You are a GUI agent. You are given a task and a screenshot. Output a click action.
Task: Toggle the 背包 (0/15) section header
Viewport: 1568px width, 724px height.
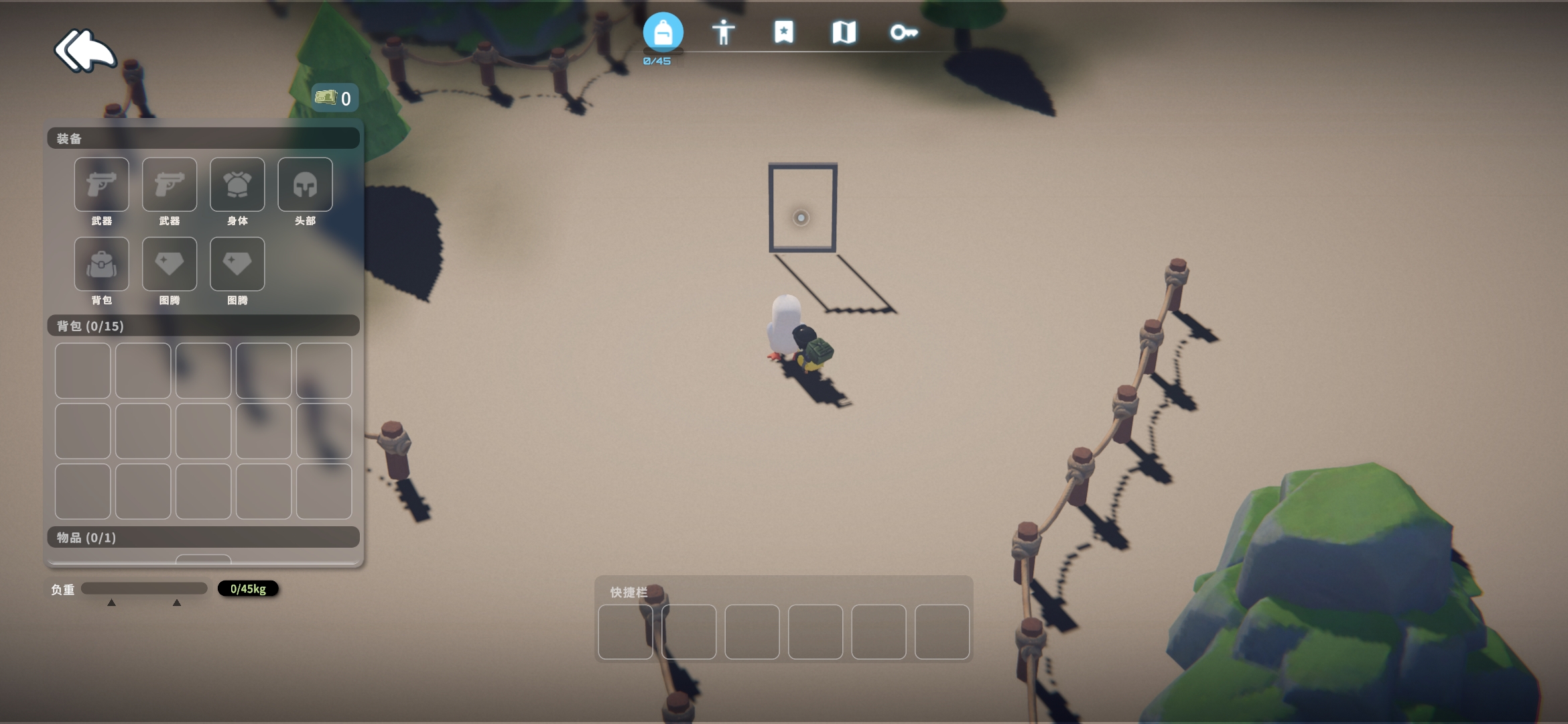(x=203, y=326)
